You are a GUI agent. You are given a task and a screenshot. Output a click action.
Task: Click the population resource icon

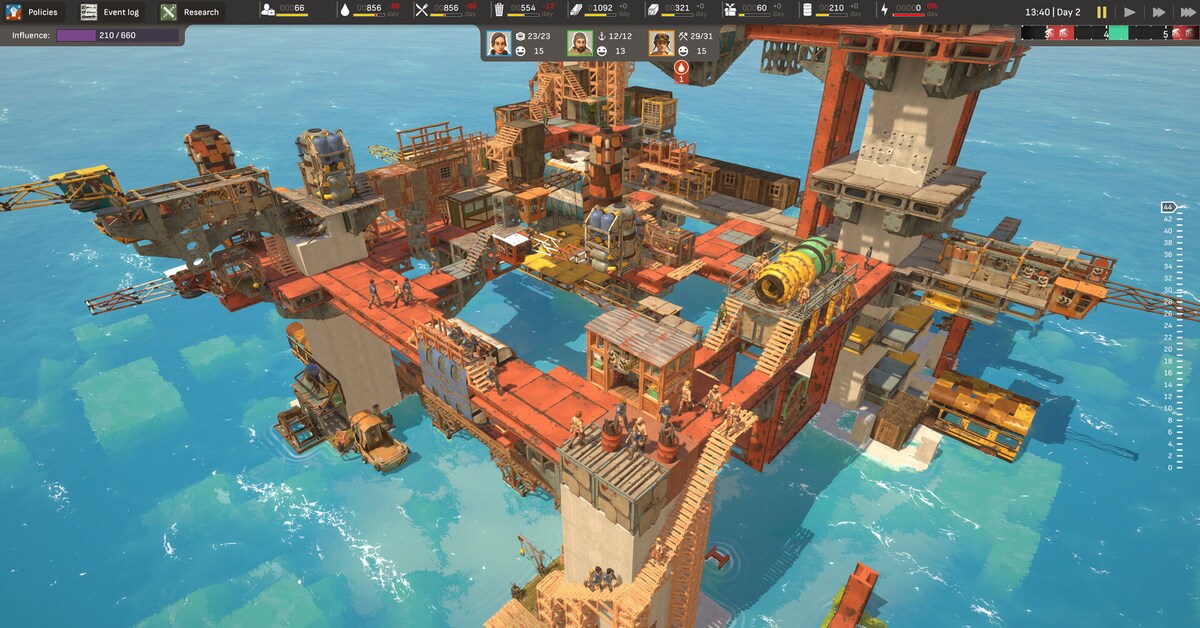coord(270,10)
